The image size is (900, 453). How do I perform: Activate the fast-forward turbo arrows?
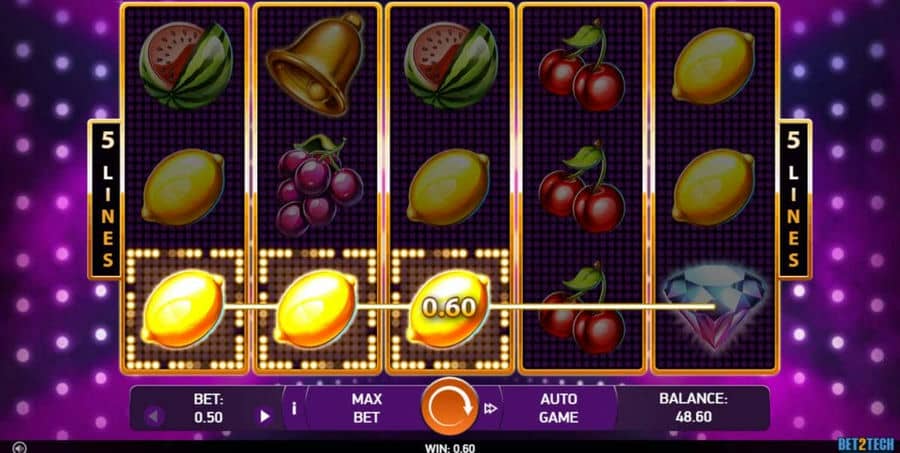coord(491,408)
